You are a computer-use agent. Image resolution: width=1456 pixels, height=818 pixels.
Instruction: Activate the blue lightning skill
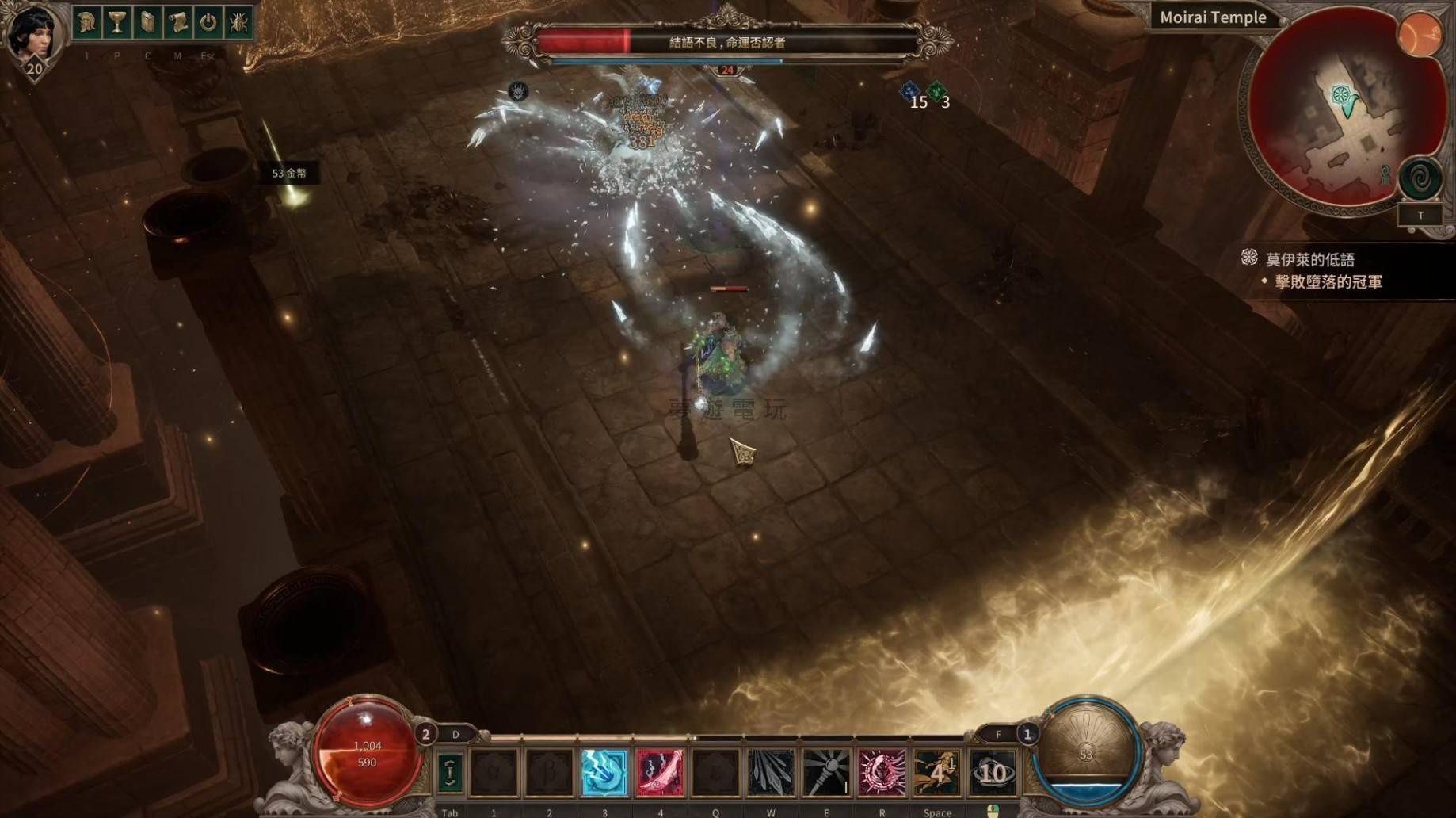point(604,772)
